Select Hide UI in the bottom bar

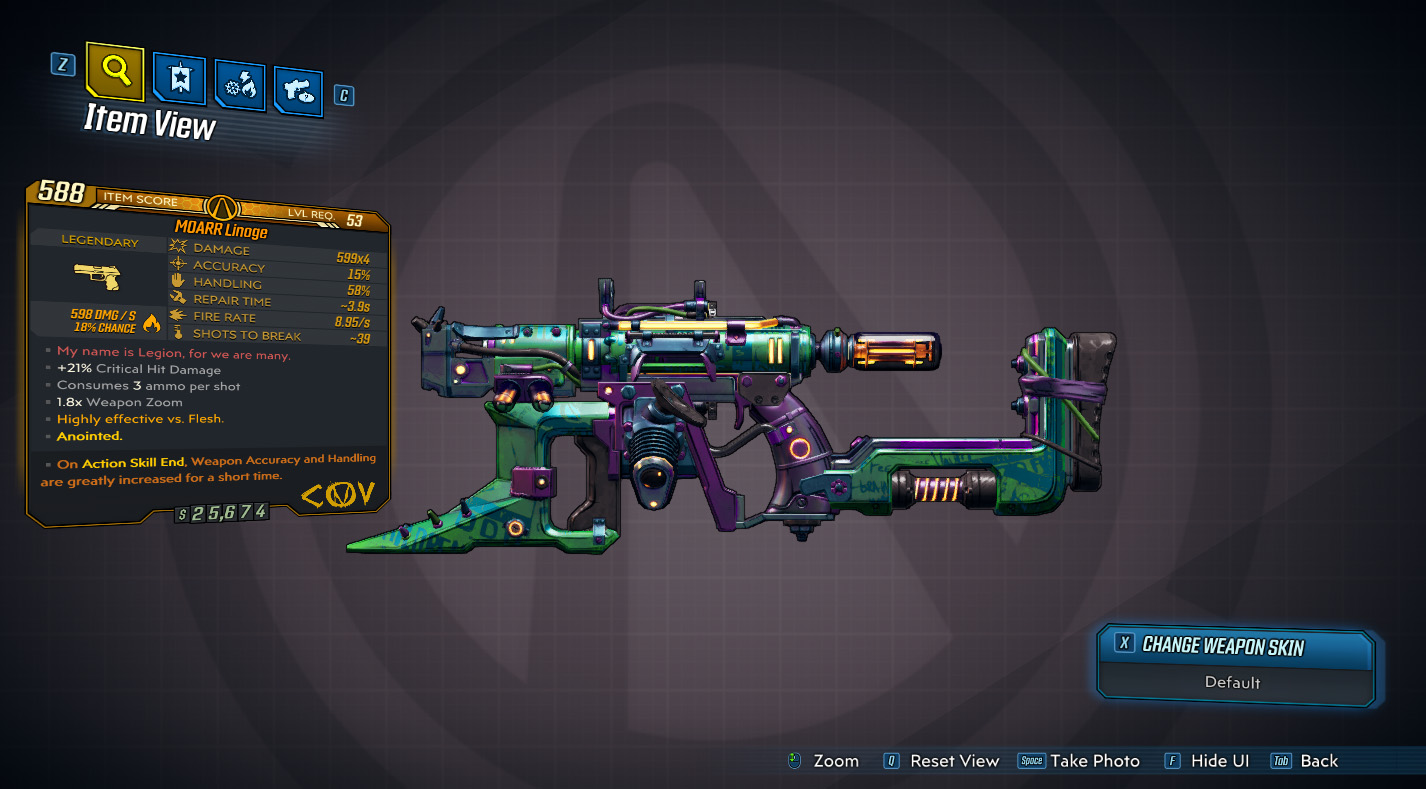click(x=1220, y=760)
